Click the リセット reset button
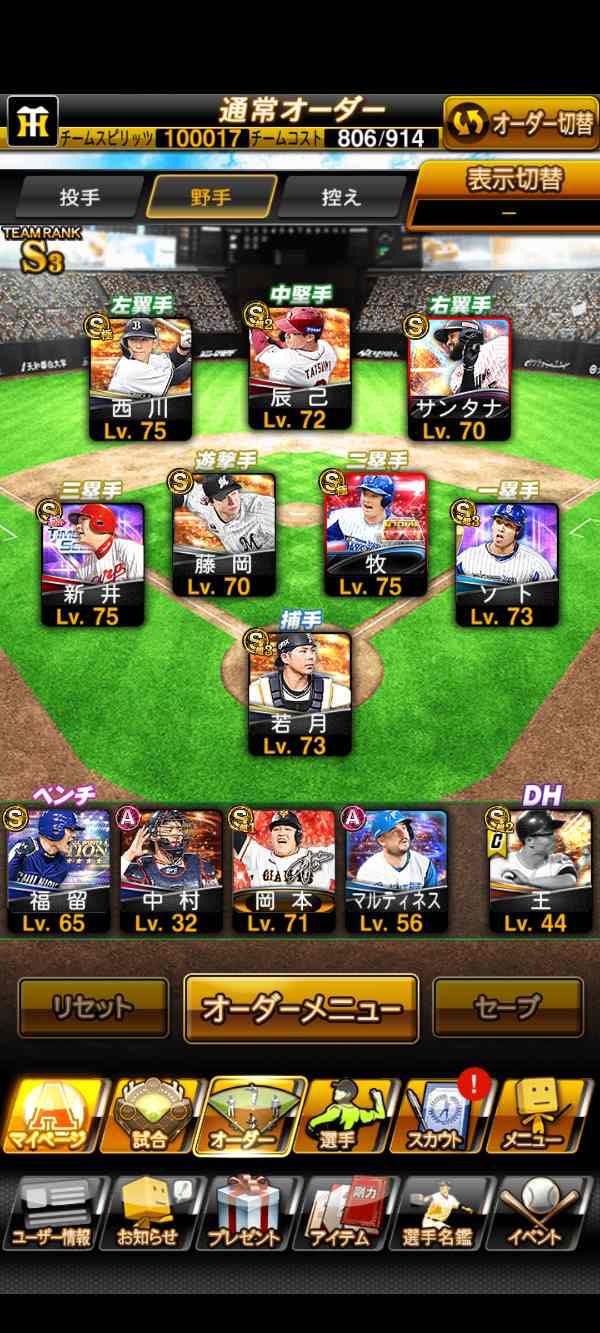Image resolution: width=600 pixels, height=1333 pixels. (94, 1007)
